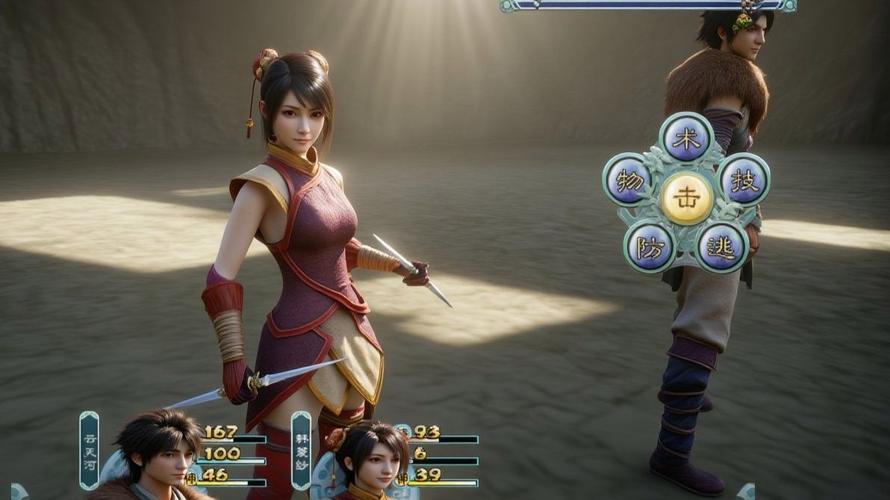This screenshot has height=500, width=890.
Task: Choose the gold 击 attack command
Action: [x=687, y=198]
